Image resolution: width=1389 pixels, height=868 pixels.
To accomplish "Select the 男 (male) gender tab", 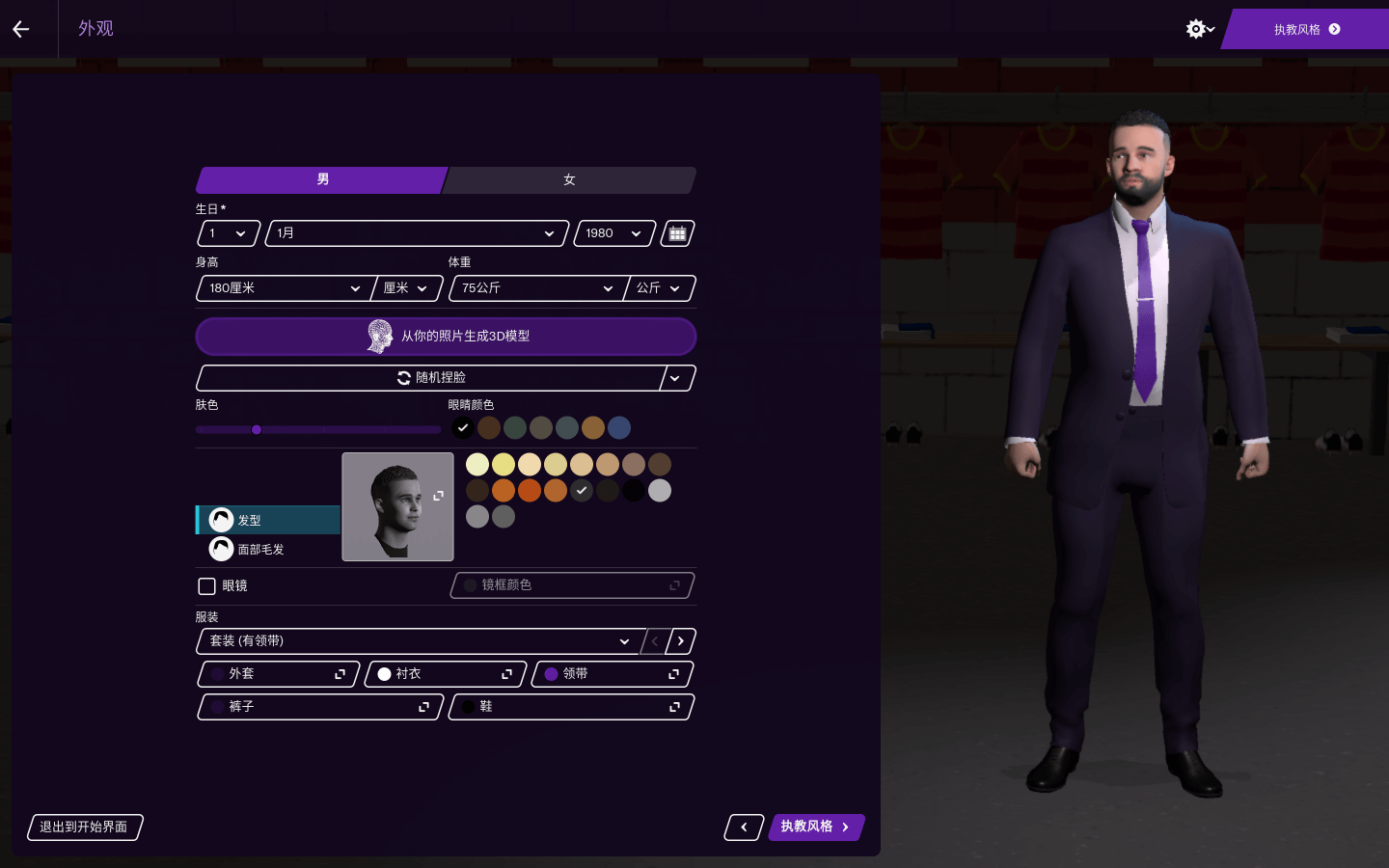I will click(x=322, y=180).
